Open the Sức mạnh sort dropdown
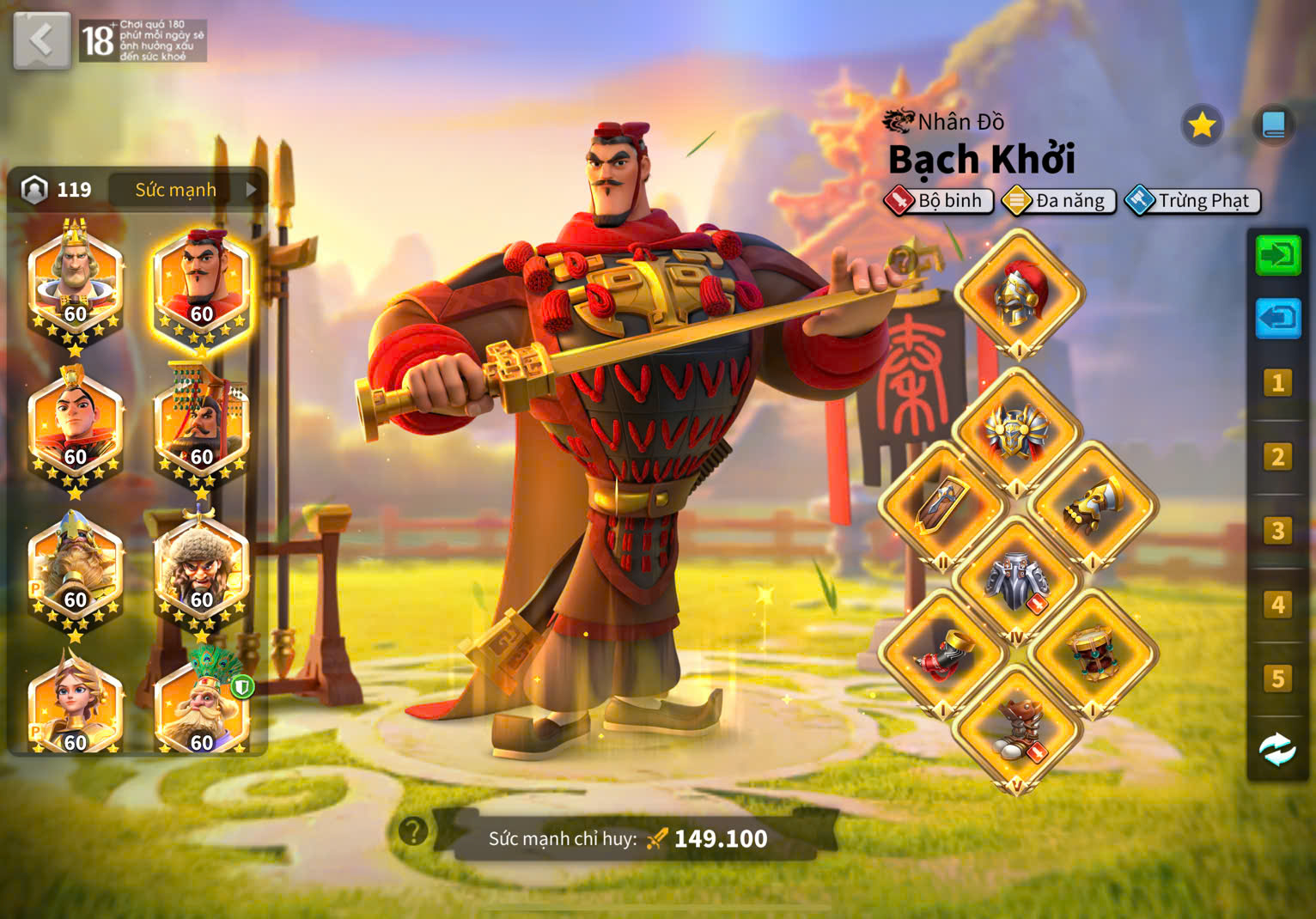 (x=189, y=190)
